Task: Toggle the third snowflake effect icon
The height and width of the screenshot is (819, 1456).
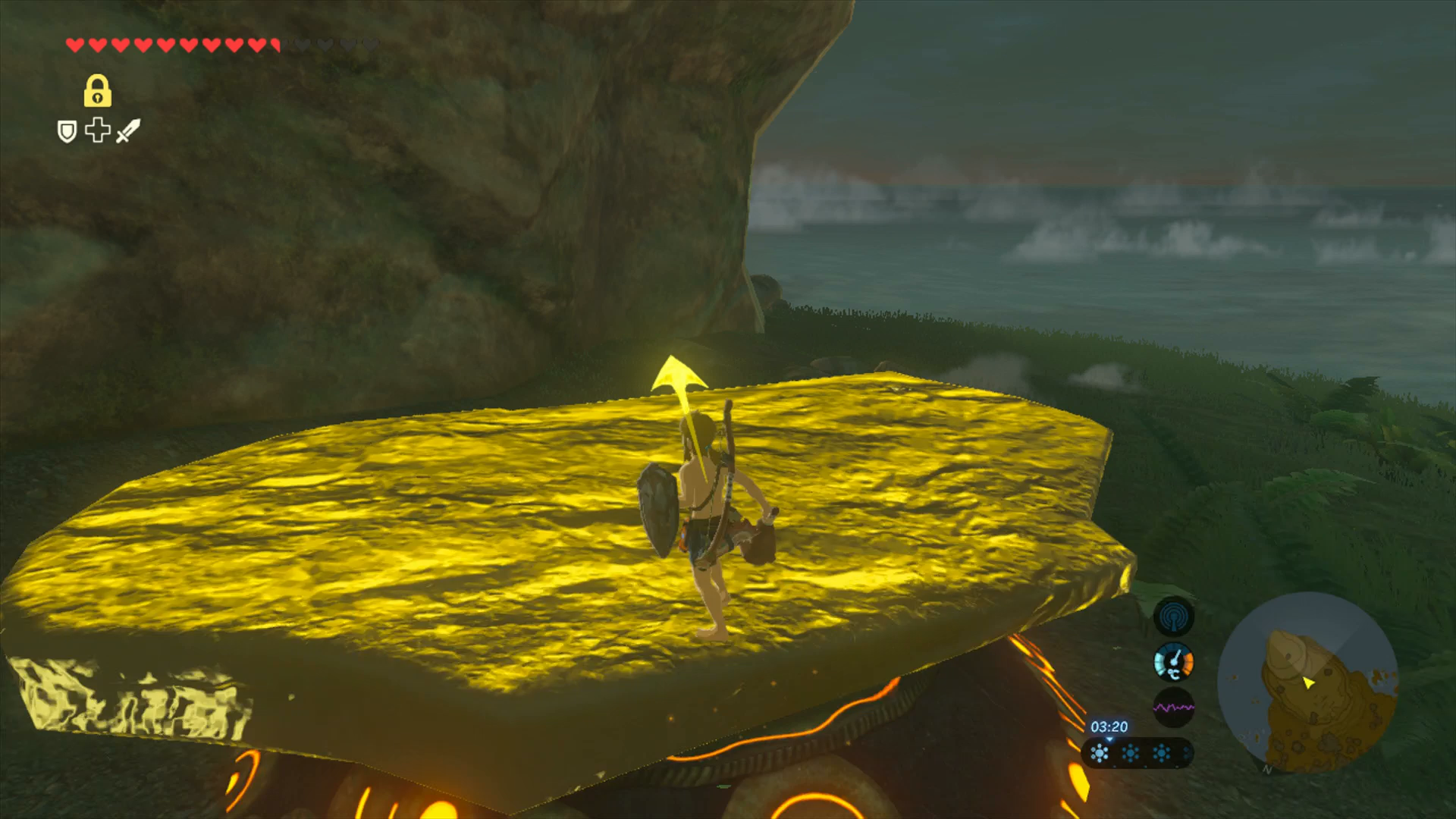Action: 1161,752
